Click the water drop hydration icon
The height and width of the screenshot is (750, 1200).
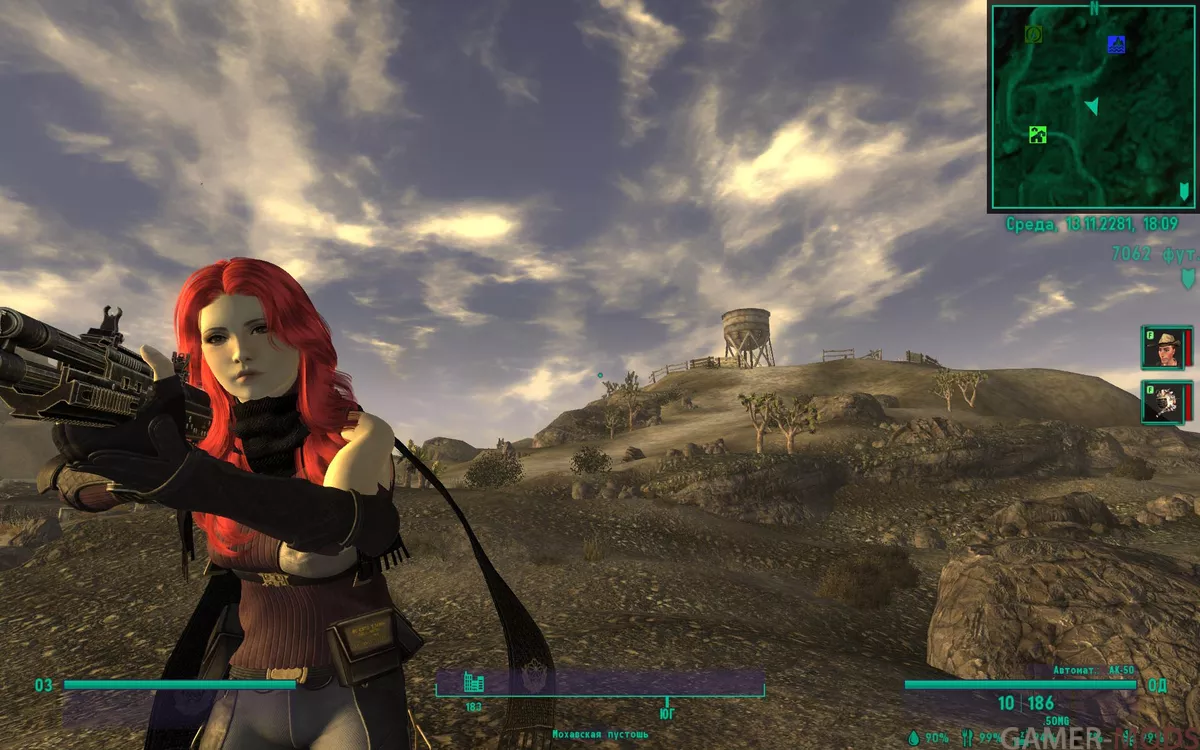coord(913,737)
